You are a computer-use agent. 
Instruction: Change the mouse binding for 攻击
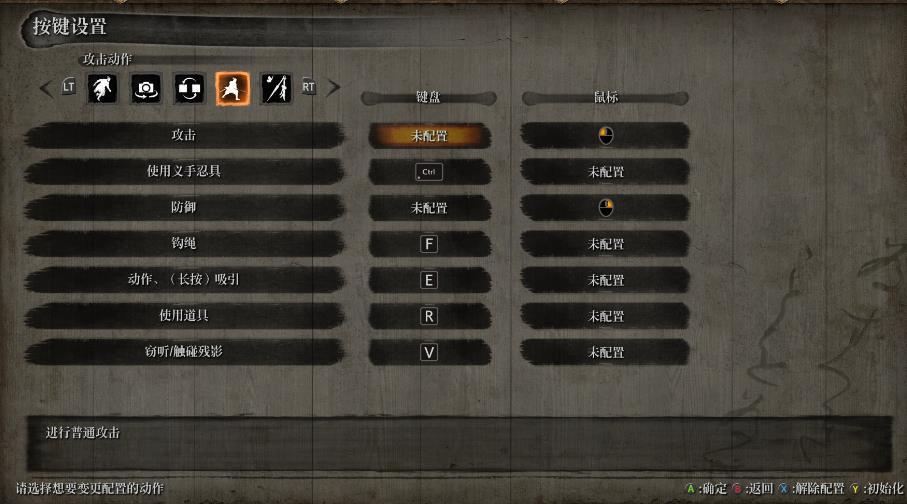[x=605, y=135]
